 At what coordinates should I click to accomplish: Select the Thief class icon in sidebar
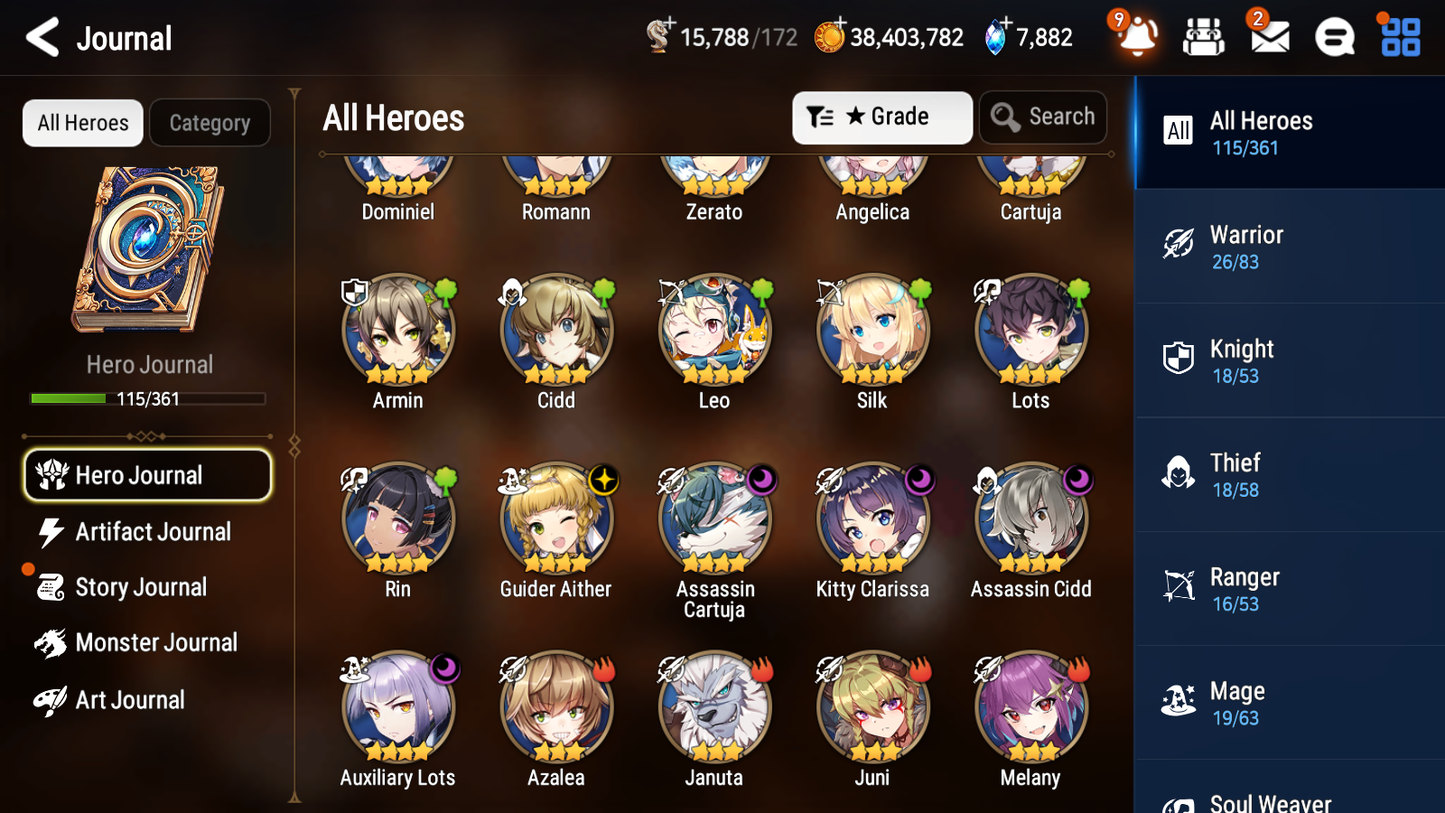1178,474
